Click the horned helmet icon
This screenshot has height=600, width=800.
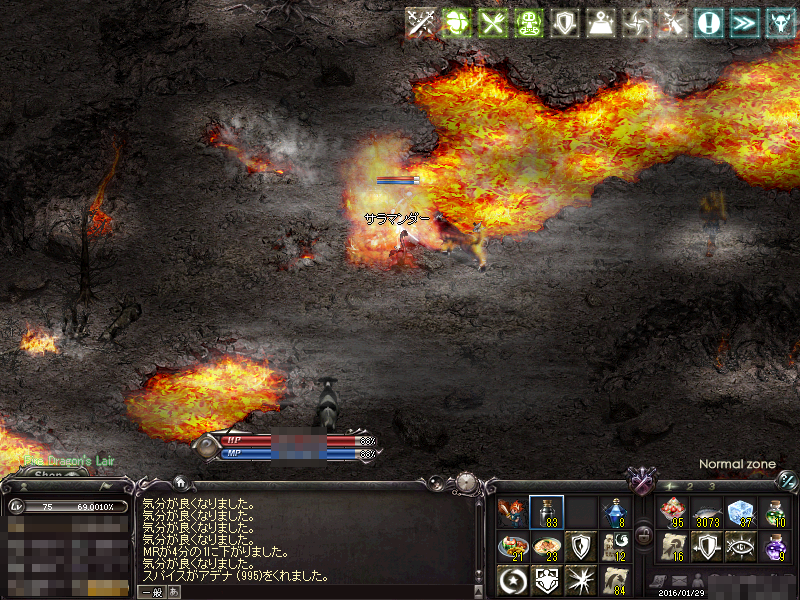779,22
